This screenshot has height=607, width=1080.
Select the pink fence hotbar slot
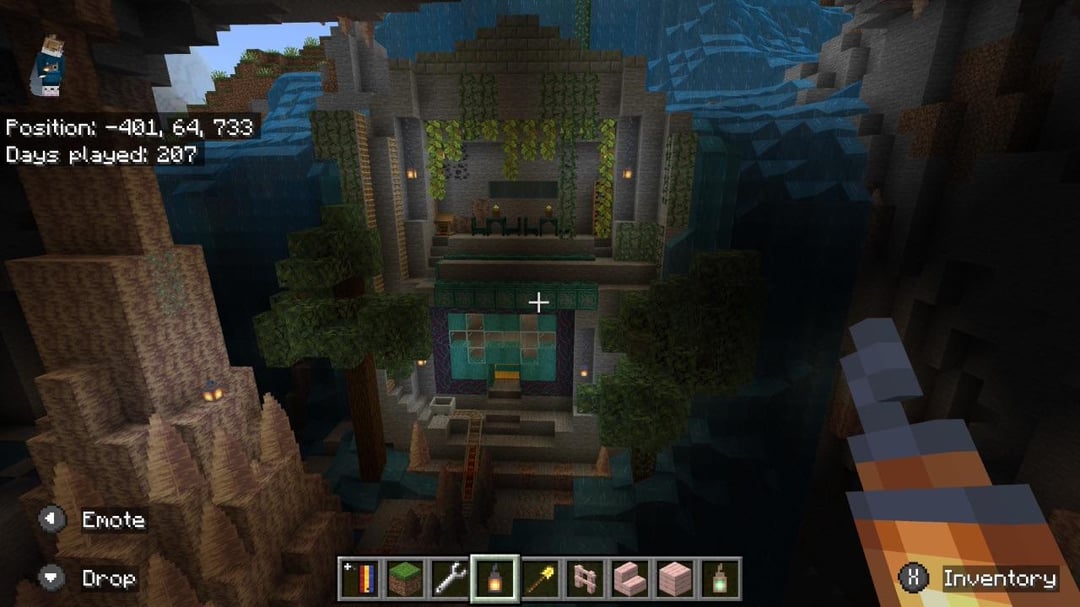coord(584,577)
